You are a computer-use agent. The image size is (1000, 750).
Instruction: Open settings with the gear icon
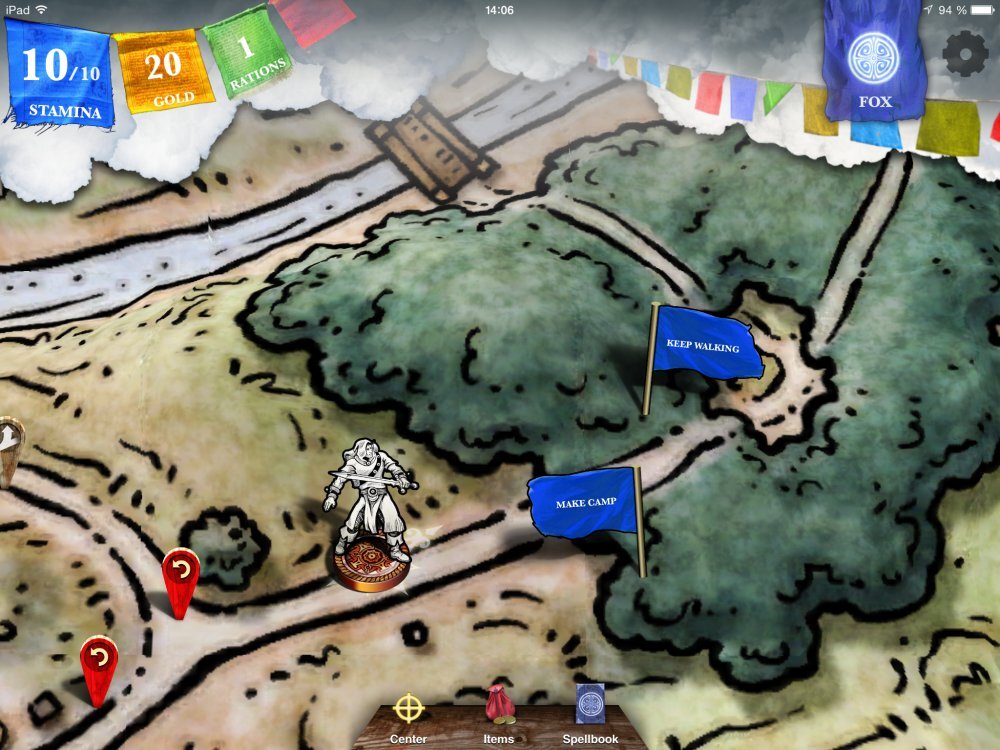tap(965, 54)
